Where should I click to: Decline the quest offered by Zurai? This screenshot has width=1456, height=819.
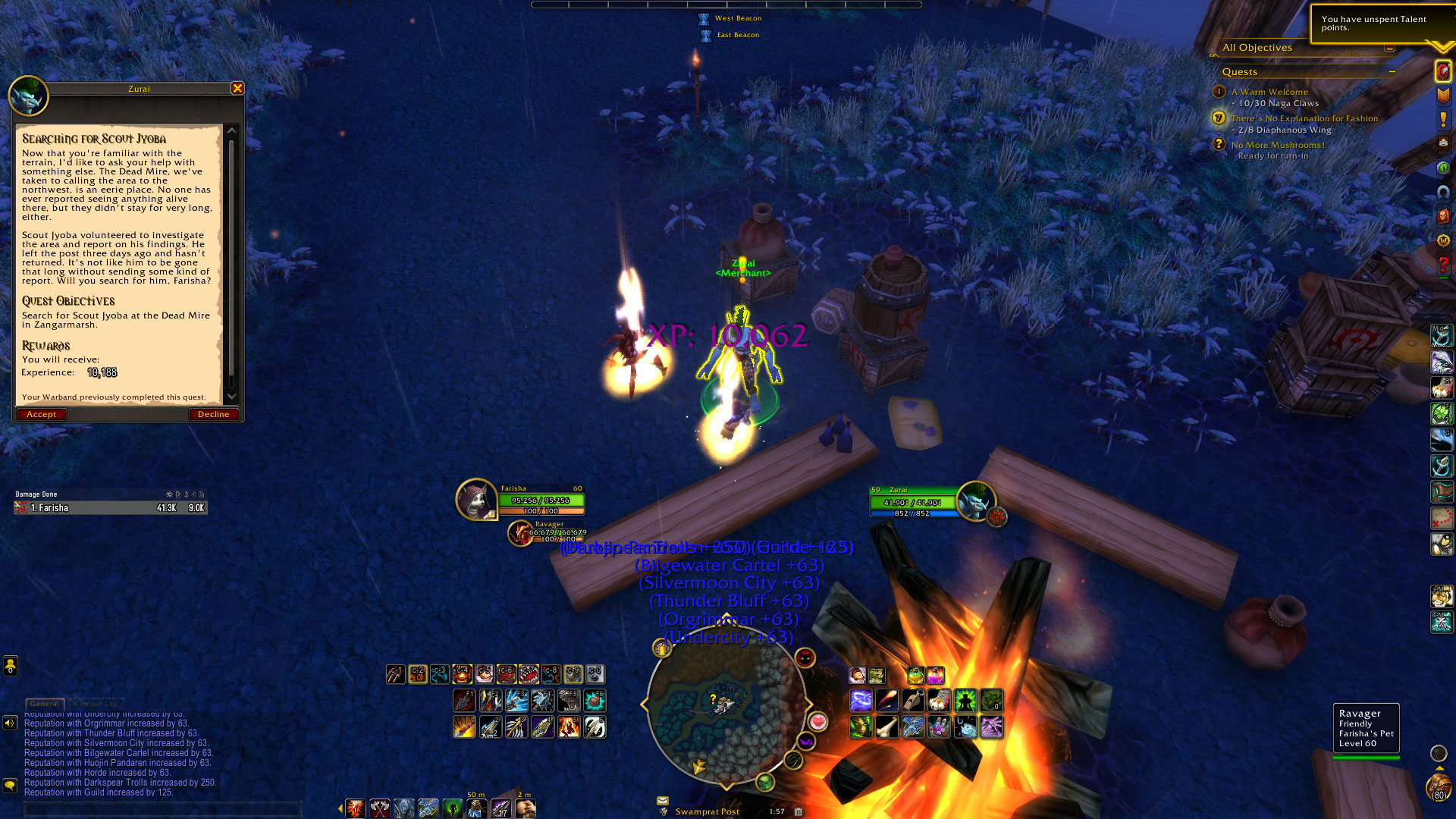pos(213,415)
